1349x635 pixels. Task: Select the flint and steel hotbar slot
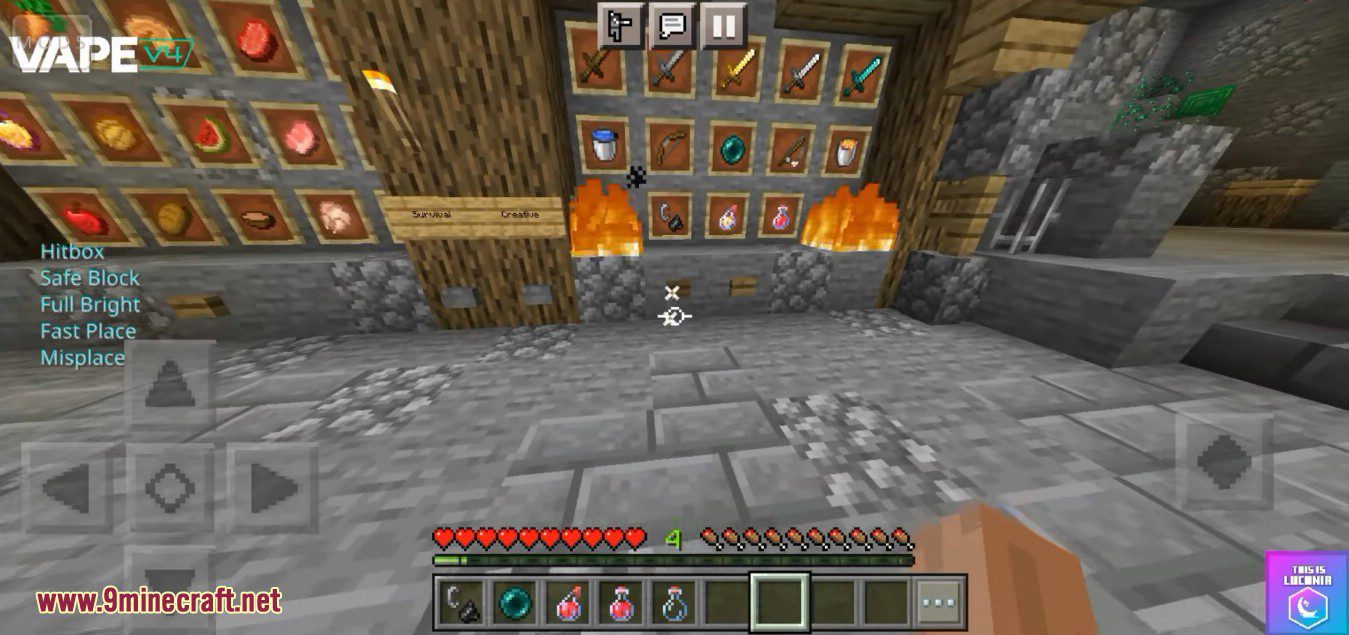(x=461, y=602)
